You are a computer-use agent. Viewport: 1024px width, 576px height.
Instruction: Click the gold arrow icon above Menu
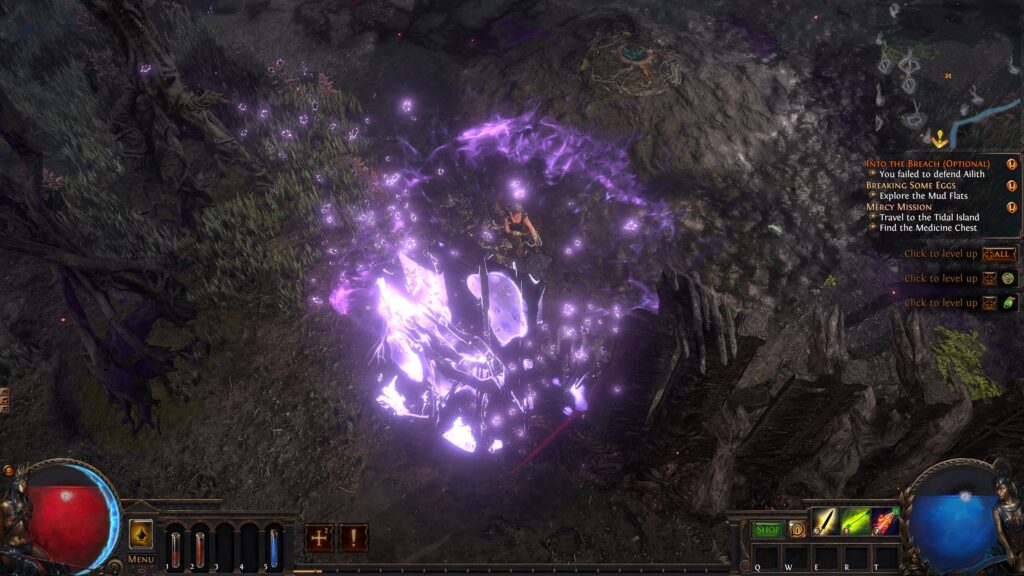tap(141, 535)
